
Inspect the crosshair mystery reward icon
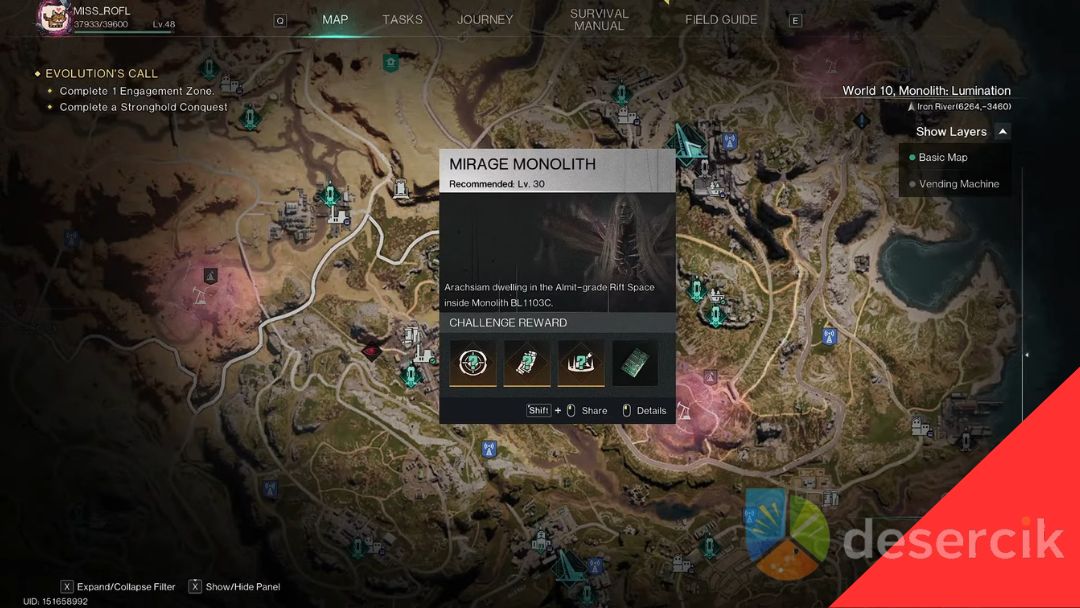click(x=473, y=363)
